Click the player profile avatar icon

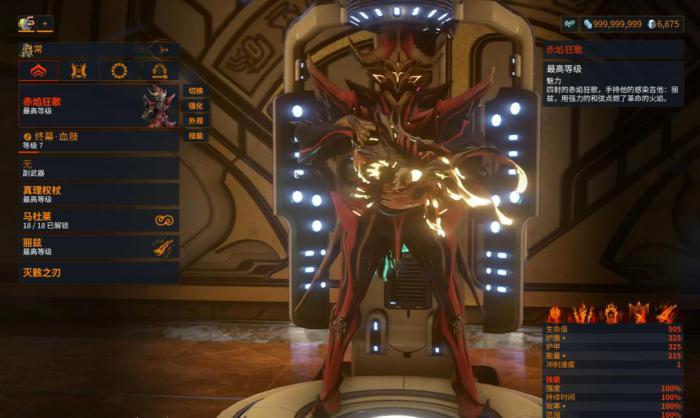(x=26, y=22)
